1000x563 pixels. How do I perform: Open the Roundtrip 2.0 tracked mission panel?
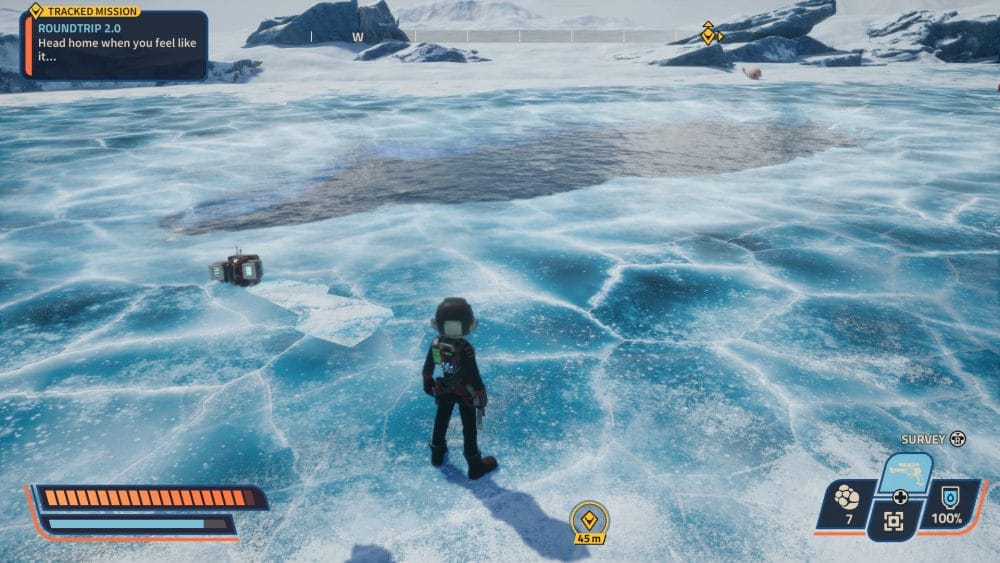[113, 45]
